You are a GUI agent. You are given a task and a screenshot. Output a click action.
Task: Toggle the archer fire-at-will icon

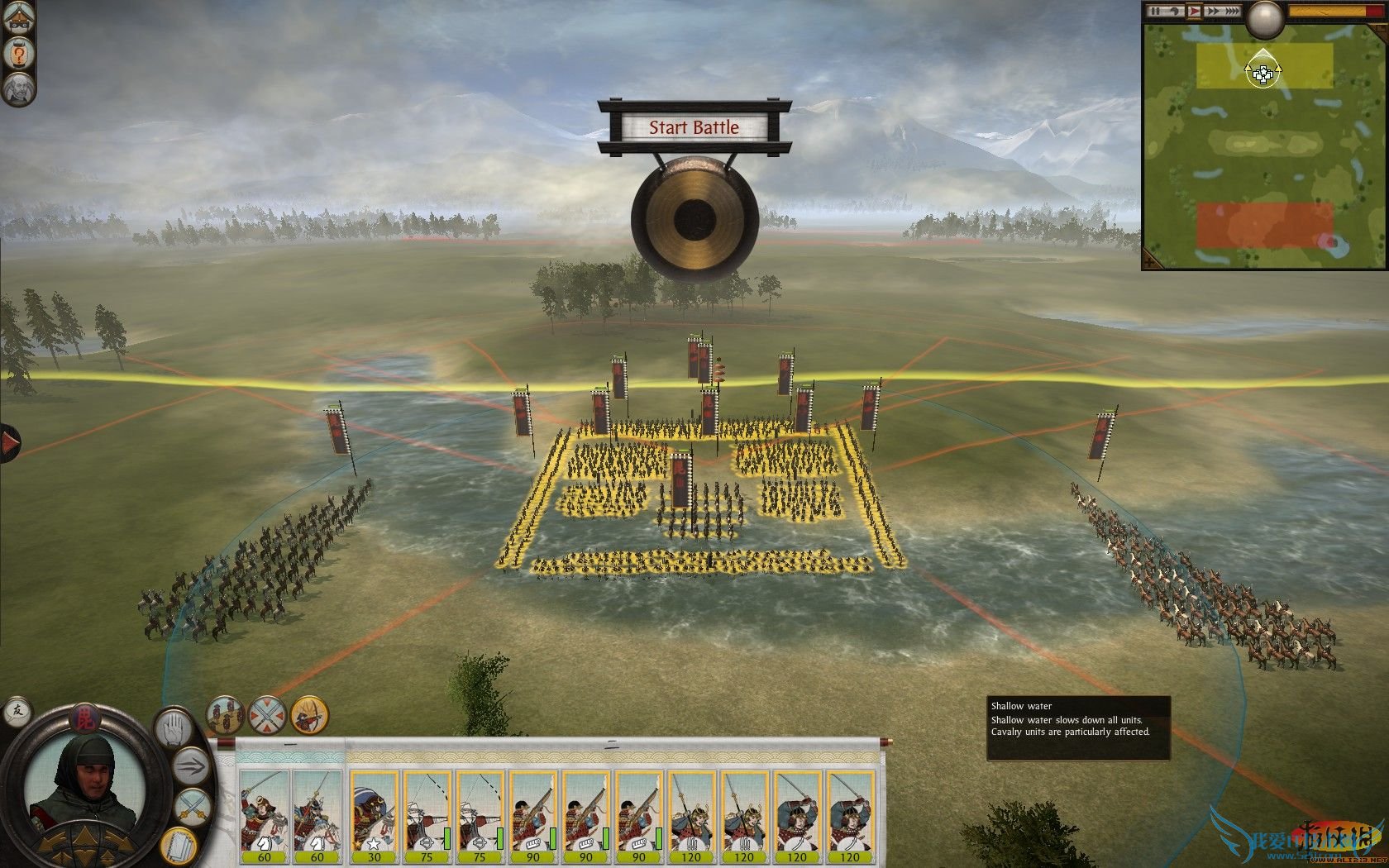(x=309, y=715)
